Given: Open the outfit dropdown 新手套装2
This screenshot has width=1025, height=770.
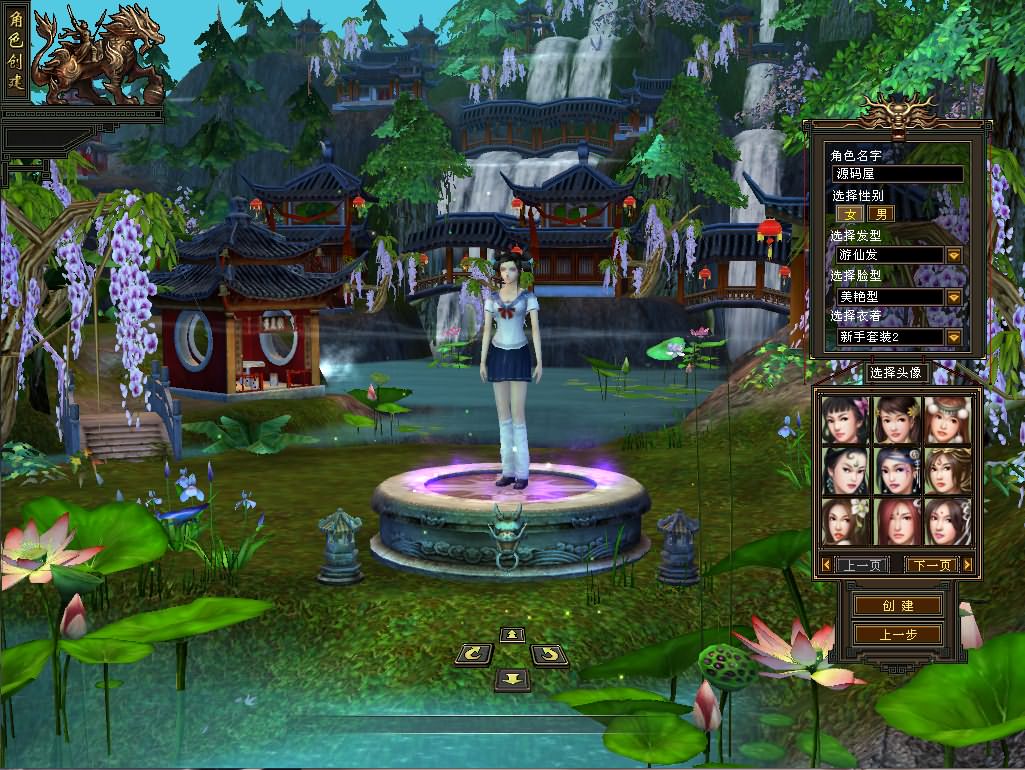Looking at the screenshot, I should (x=953, y=337).
